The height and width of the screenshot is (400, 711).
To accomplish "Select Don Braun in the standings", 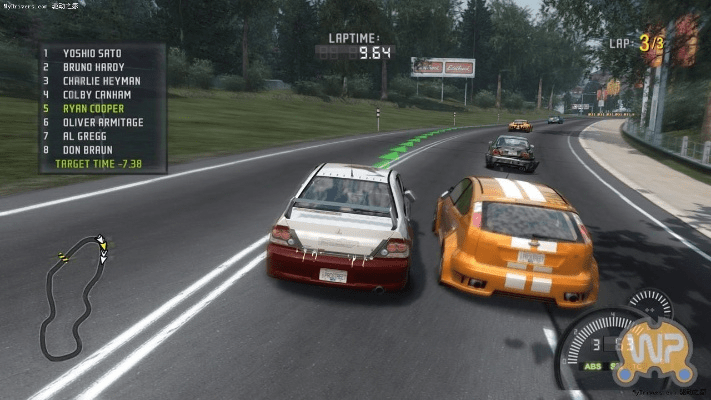I will click(x=88, y=150).
